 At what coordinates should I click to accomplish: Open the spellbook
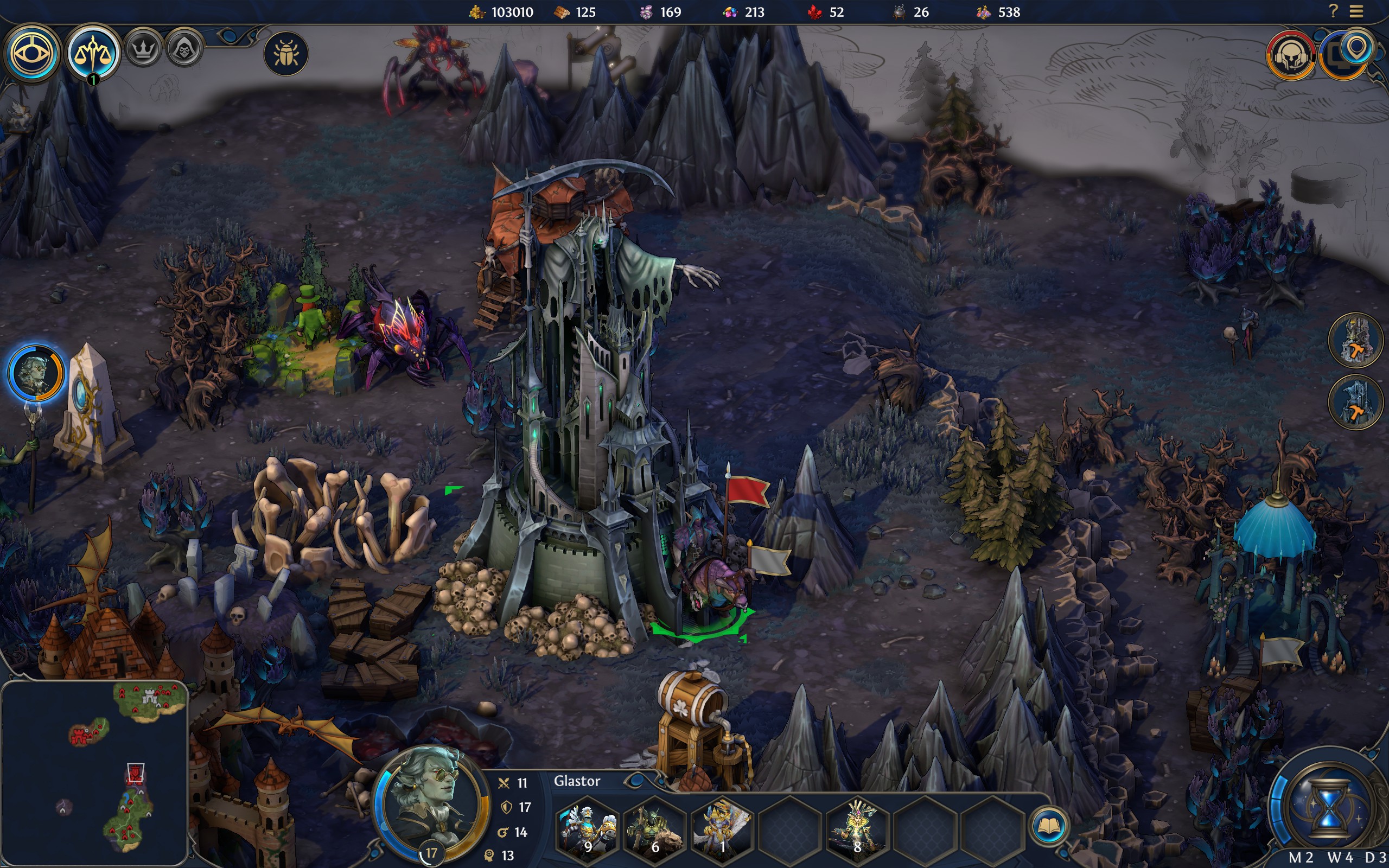tap(1049, 827)
